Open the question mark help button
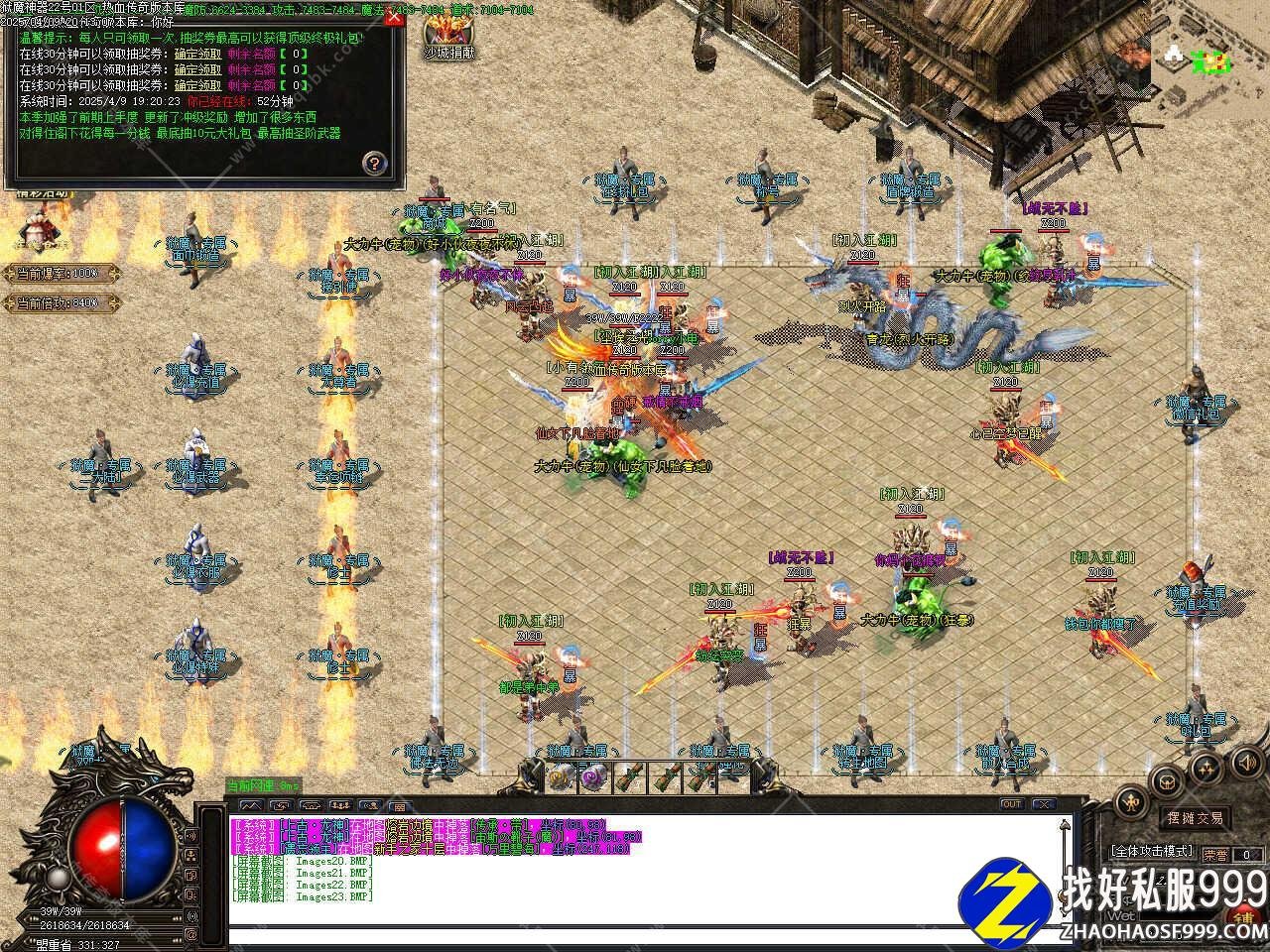Image resolution: width=1270 pixels, height=952 pixels. click(373, 163)
